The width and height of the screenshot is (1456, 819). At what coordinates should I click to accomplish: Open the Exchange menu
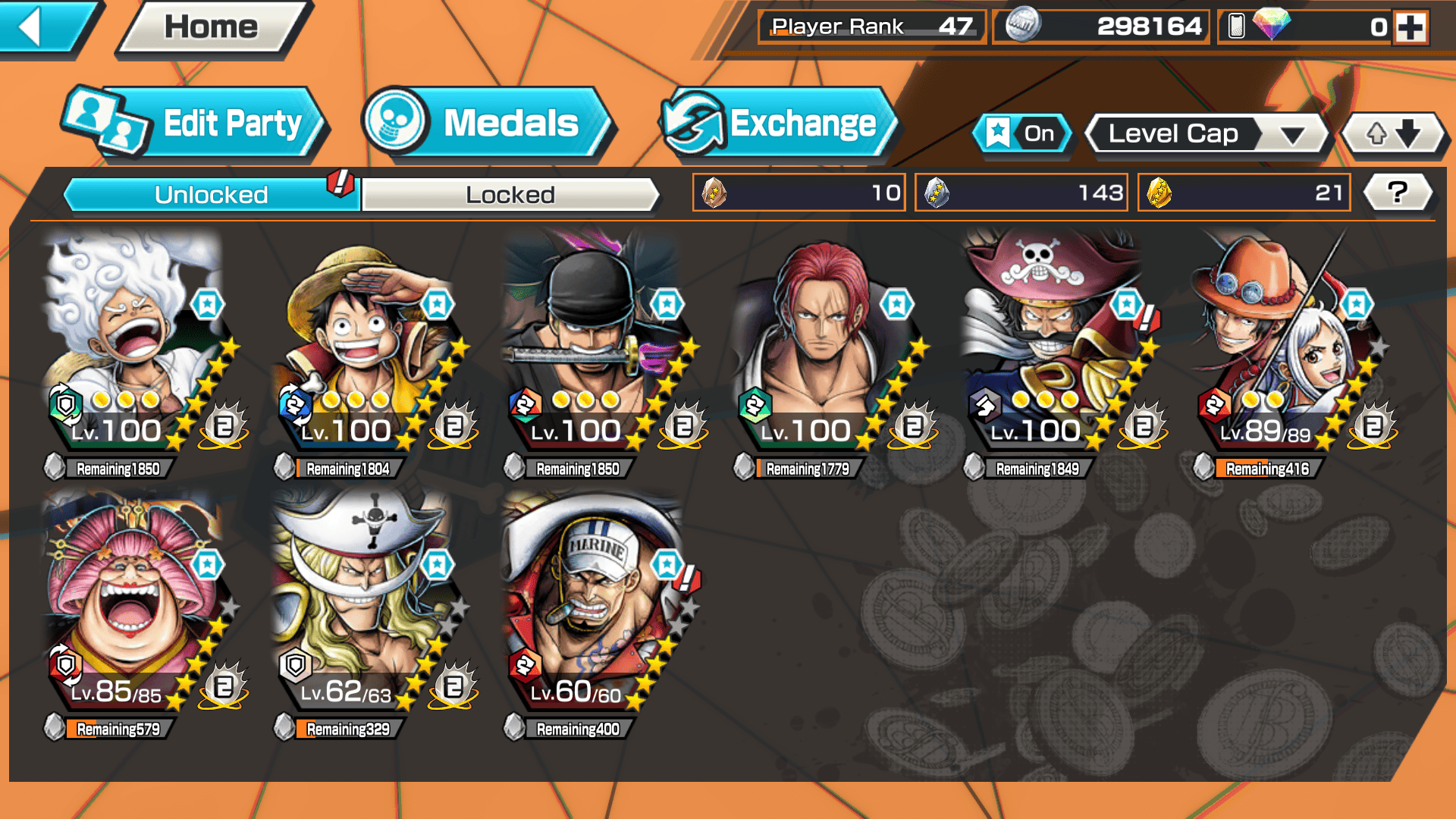click(777, 124)
